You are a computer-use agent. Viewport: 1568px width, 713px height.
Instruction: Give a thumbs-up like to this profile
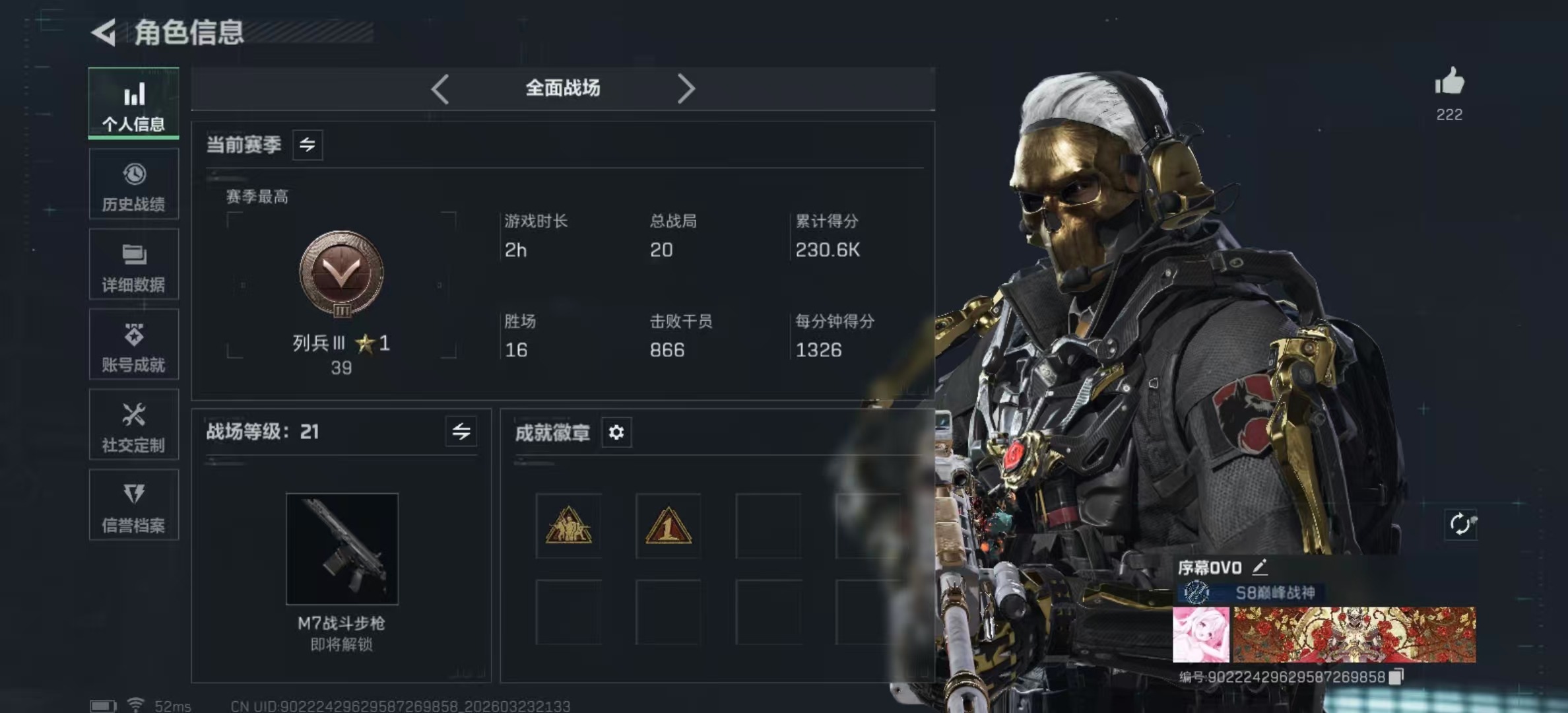pyautogui.click(x=1449, y=83)
